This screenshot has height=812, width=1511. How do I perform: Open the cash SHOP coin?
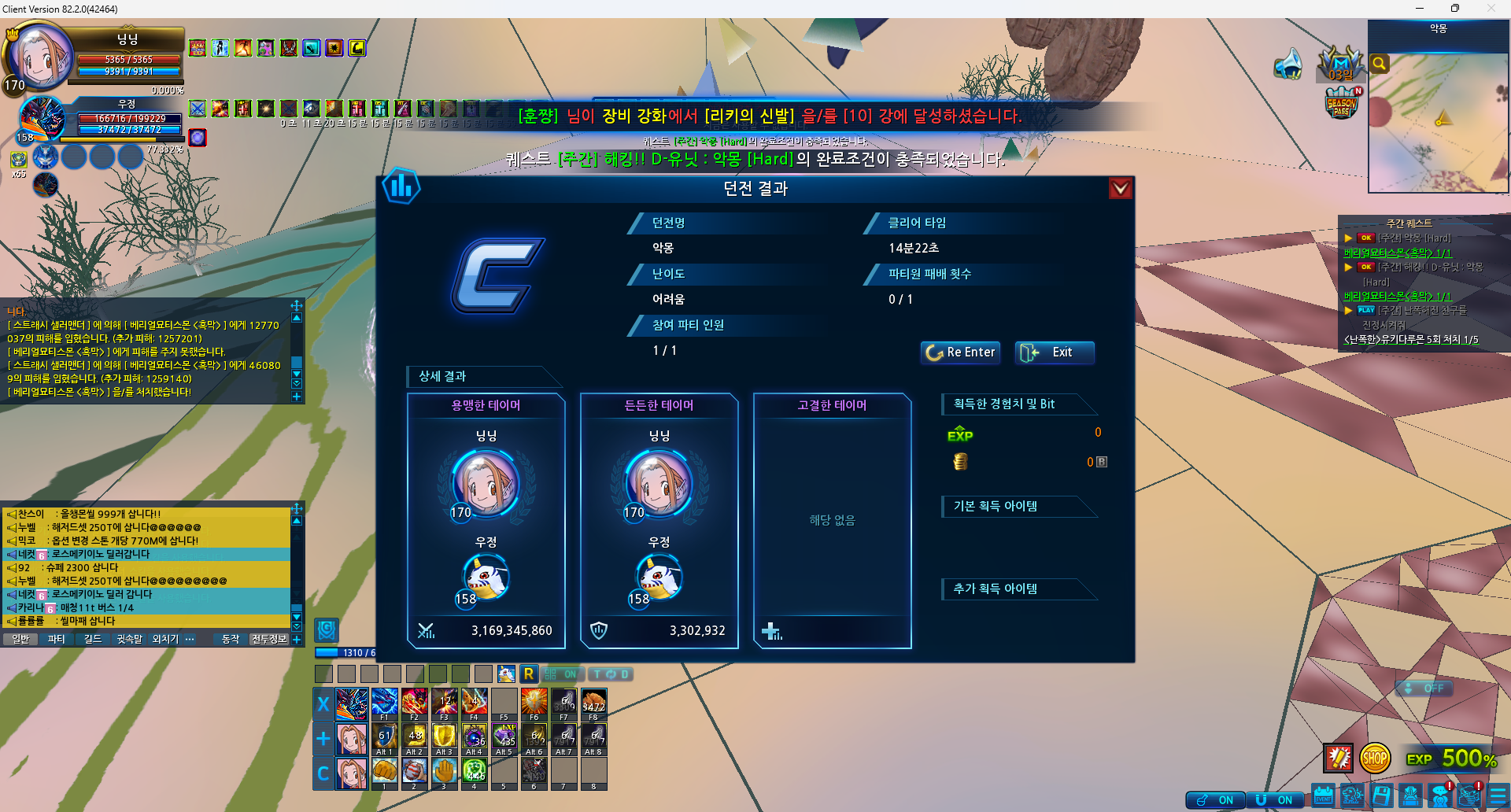pos(1374,758)
